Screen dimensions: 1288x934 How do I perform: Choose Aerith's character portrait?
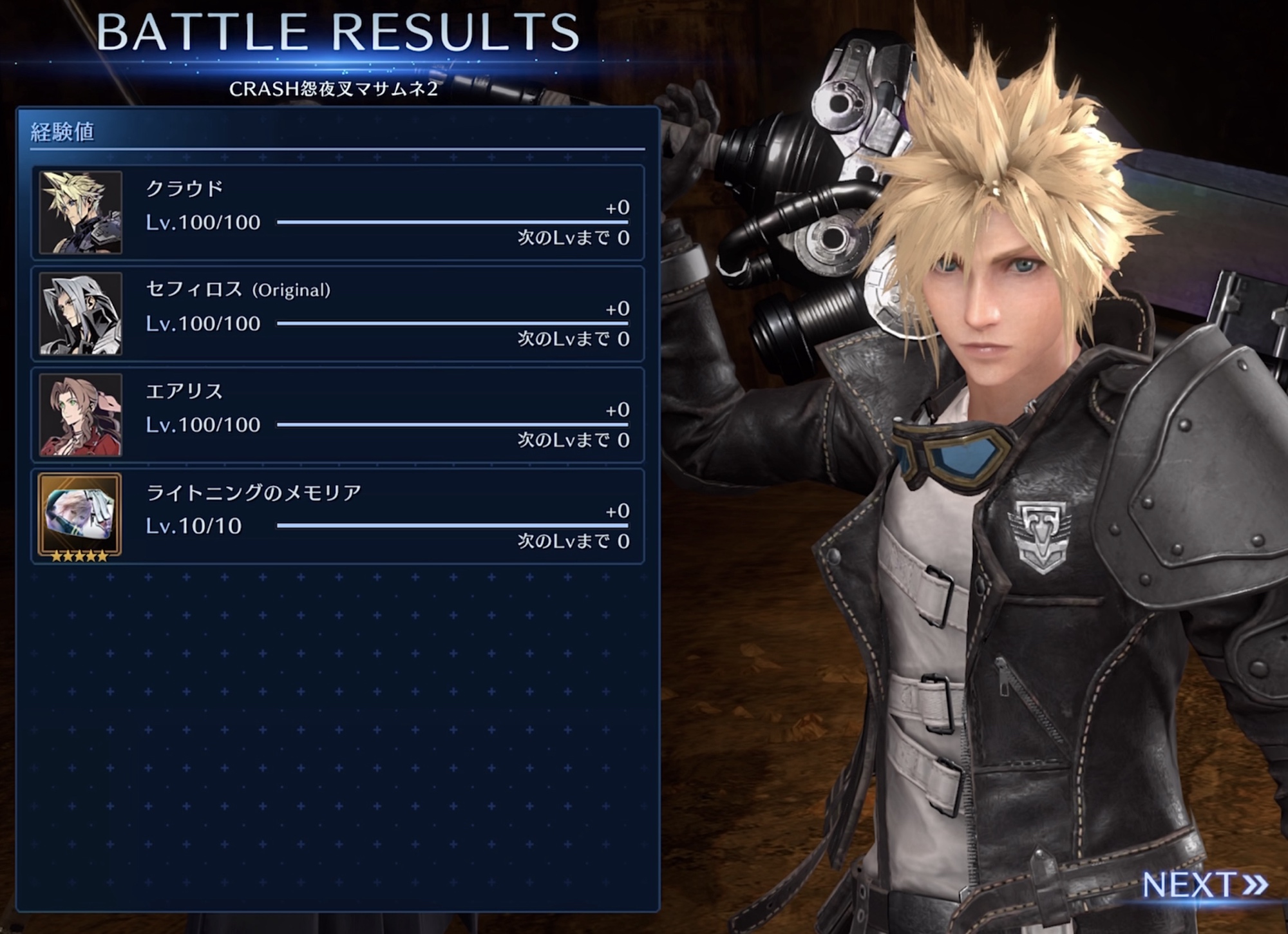click(80, 415)
